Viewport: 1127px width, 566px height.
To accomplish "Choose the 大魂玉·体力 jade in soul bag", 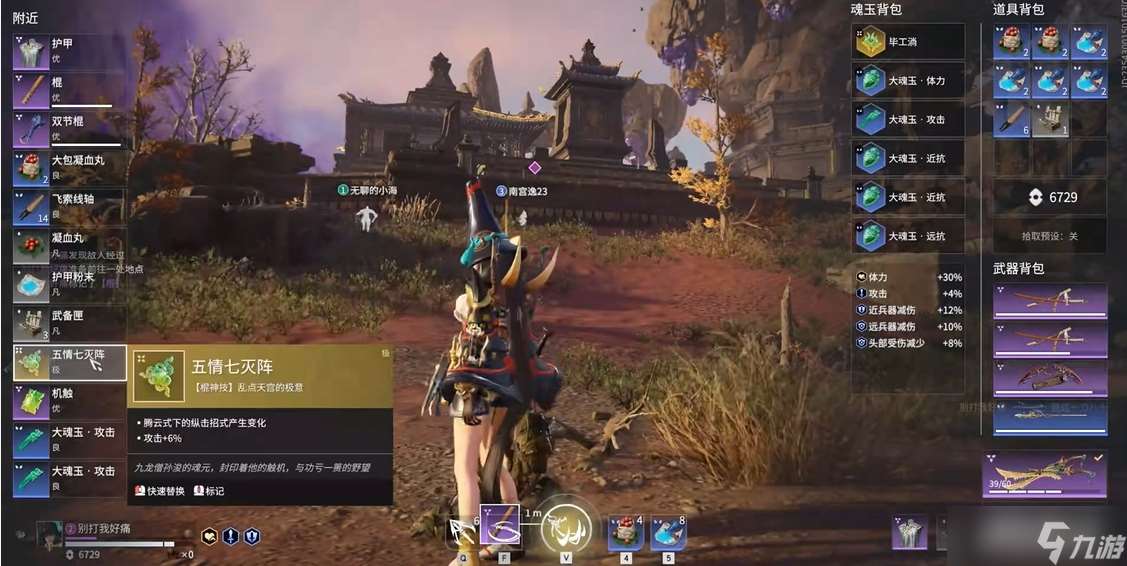I will [908, 81].
